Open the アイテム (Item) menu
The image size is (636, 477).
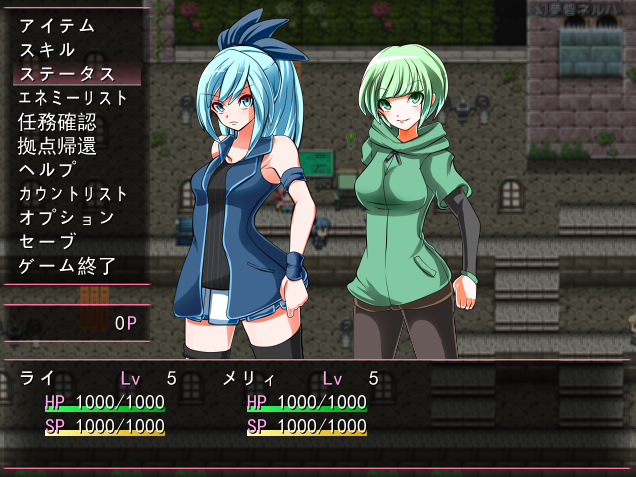57,26
